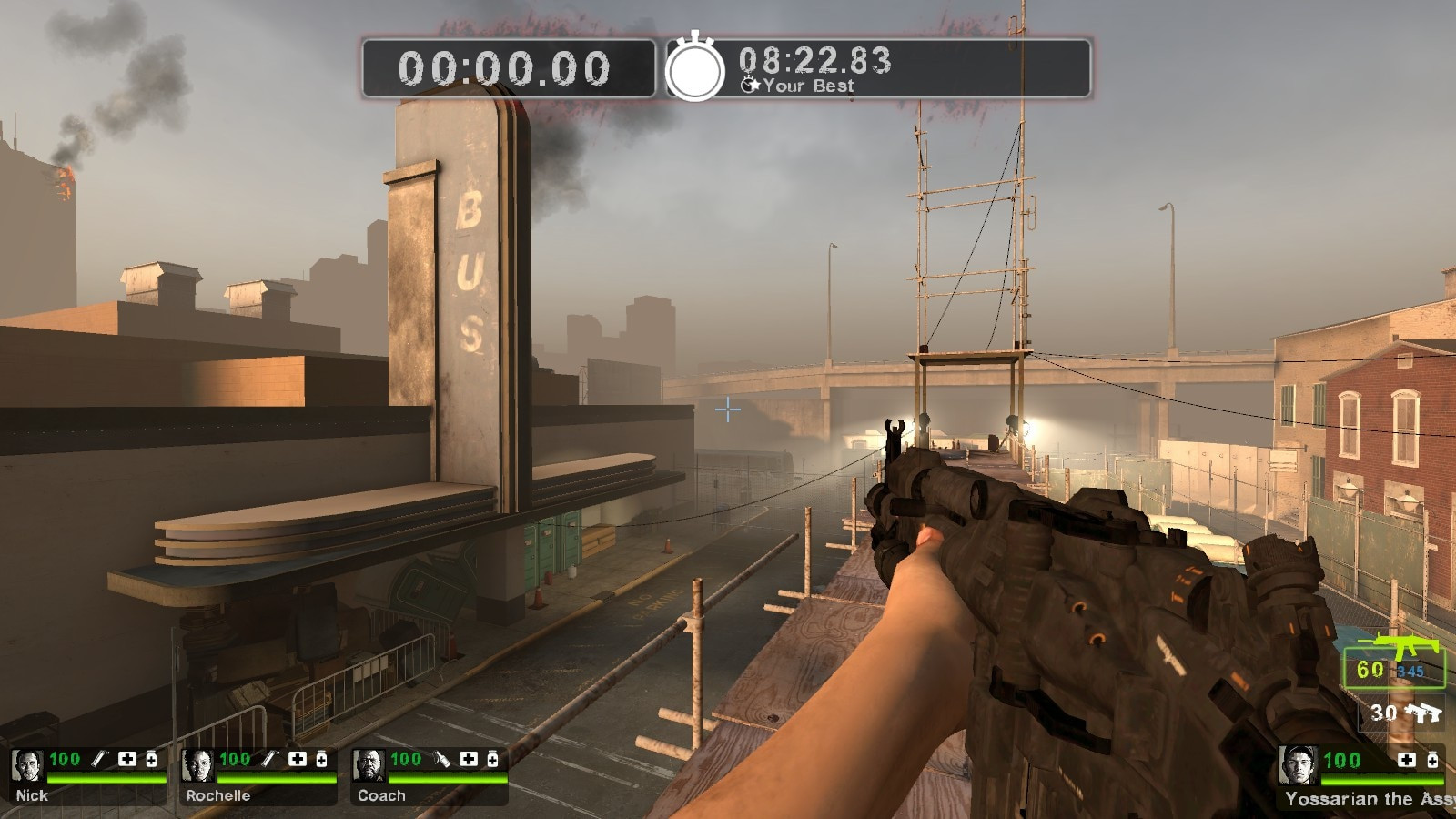Image resolution: width=1456 pixels, height=819 pixels.
Task: Toggle Rochelle's flashlight icon
Action: pyautogui.click(x=269, y=759)
